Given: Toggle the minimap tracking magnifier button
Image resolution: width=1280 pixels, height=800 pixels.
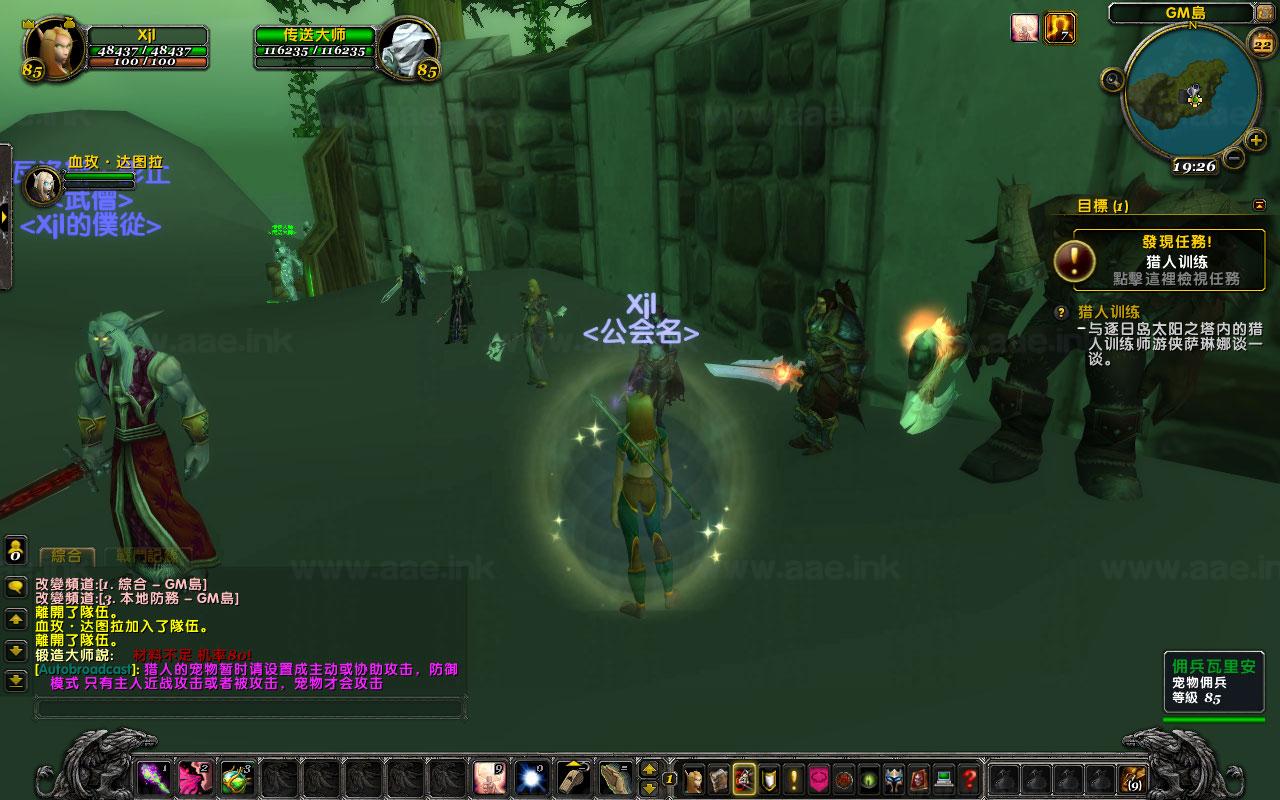Looking at the screenshot, I should 1111,79.
